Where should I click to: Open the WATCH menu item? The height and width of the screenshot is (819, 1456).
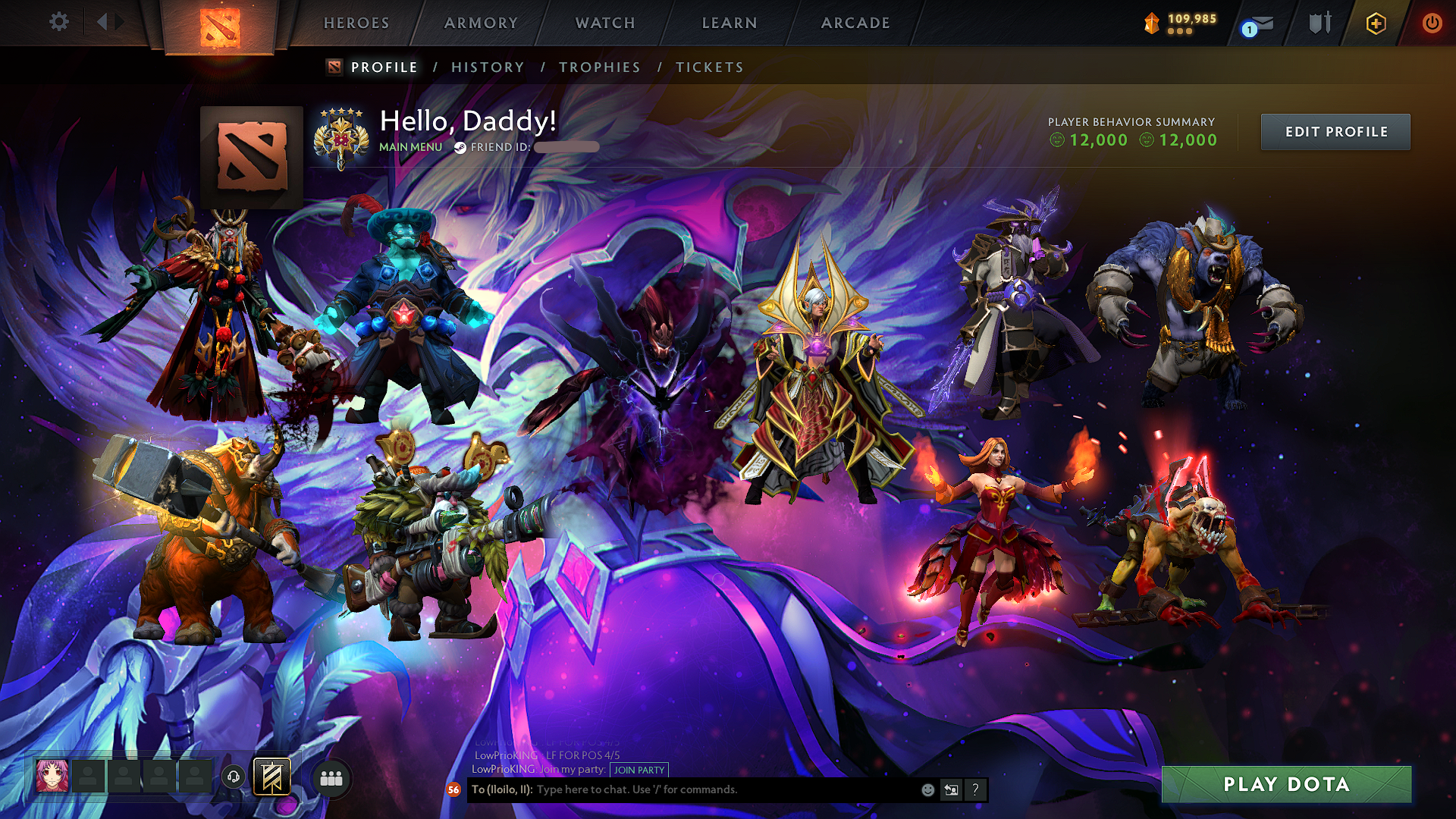604,23
